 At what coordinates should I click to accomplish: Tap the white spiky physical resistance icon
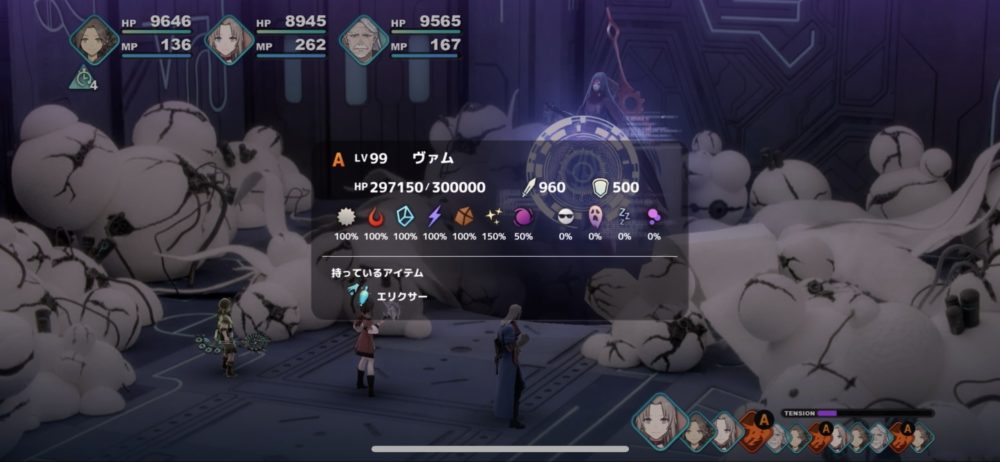(x=346, y=216)
